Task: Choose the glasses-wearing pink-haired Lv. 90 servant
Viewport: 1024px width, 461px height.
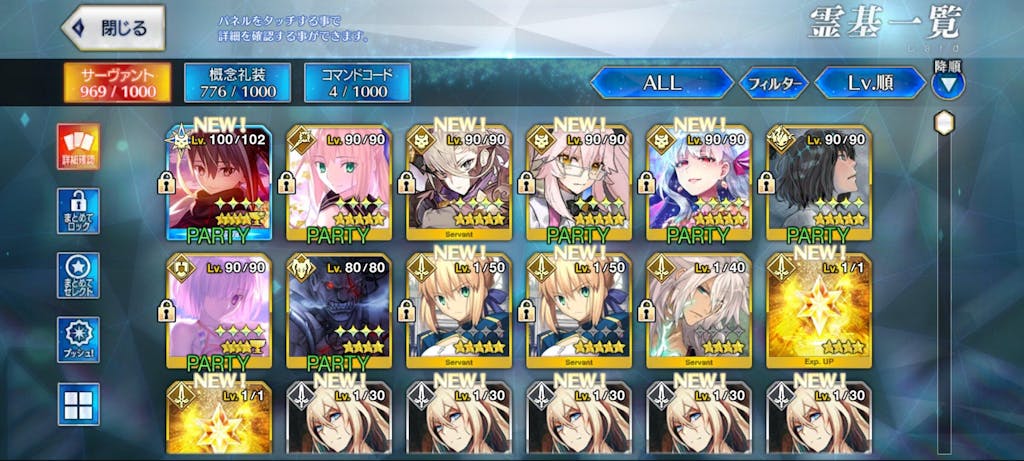Action: [578, 185]
